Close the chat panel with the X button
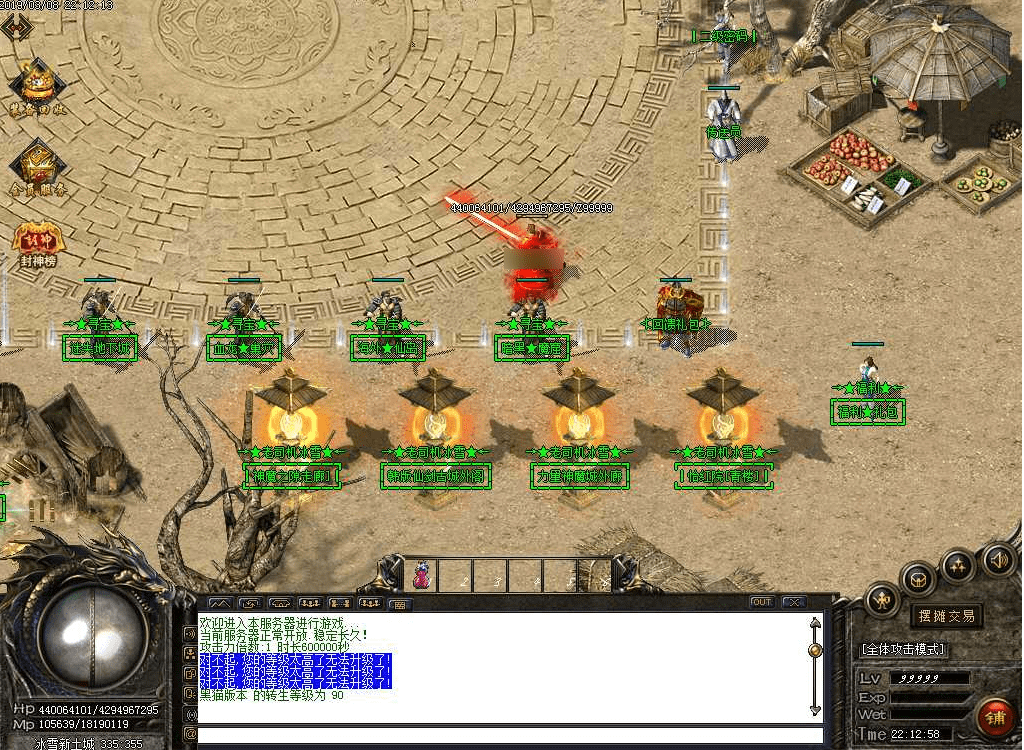This screenshot has width=1024, height=750. coord(794,602)
